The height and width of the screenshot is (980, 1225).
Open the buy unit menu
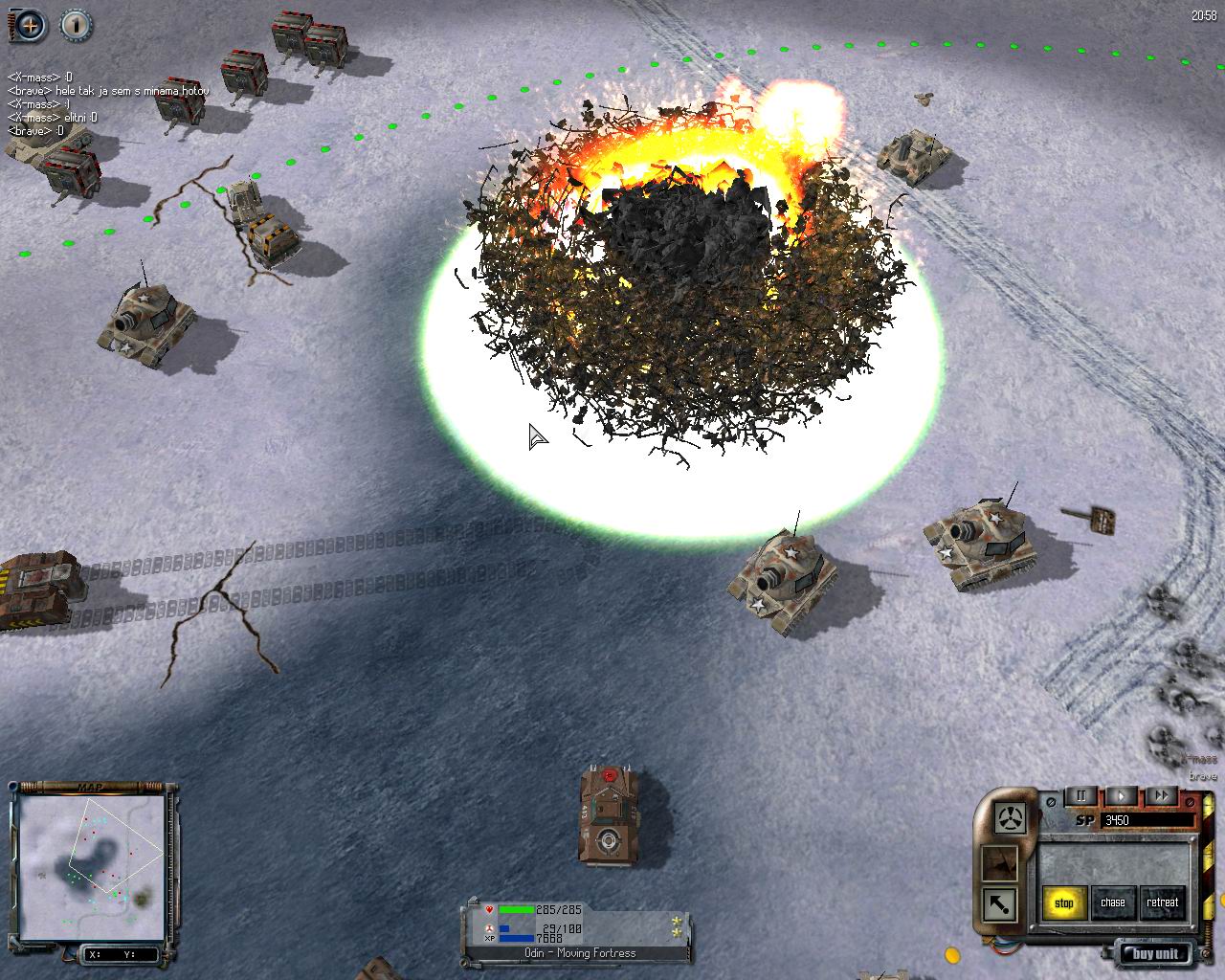pyautogui.click(x=1156, y=953)
